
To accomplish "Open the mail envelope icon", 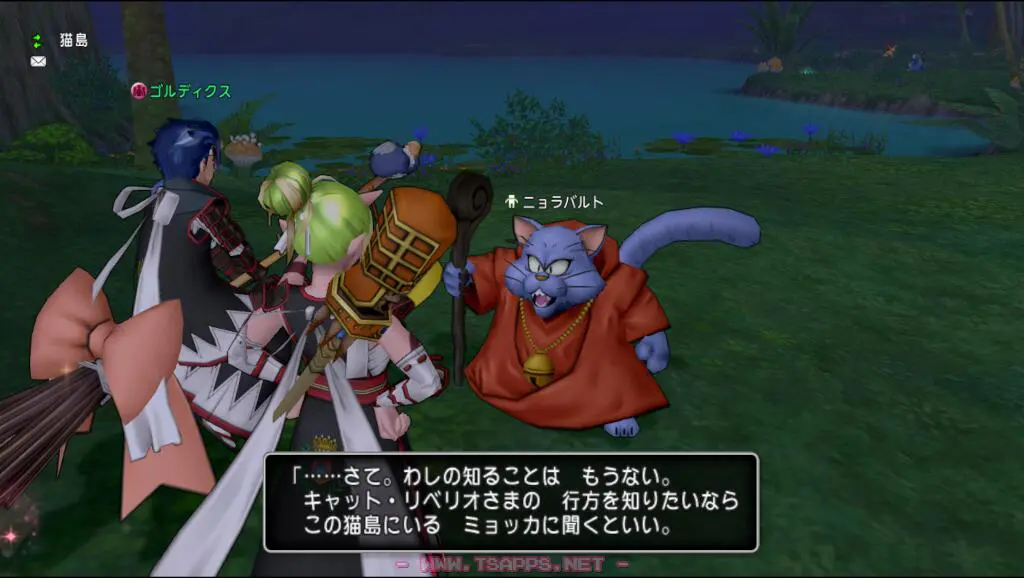I will (x=38, y=61).
